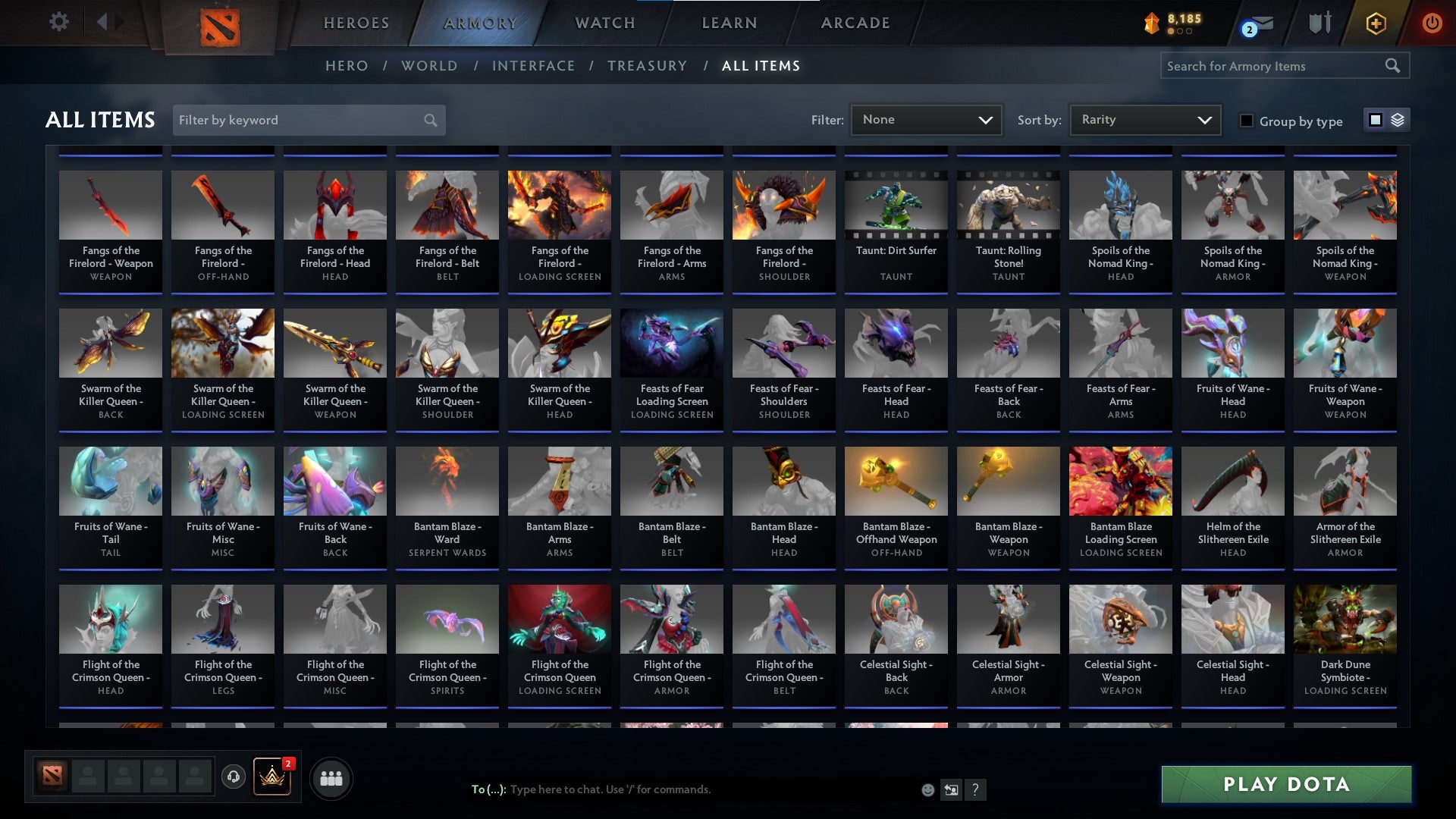1456x819 pixels.
Task: Open the Filter dropdown set to None
Action: tap(925, 119)
